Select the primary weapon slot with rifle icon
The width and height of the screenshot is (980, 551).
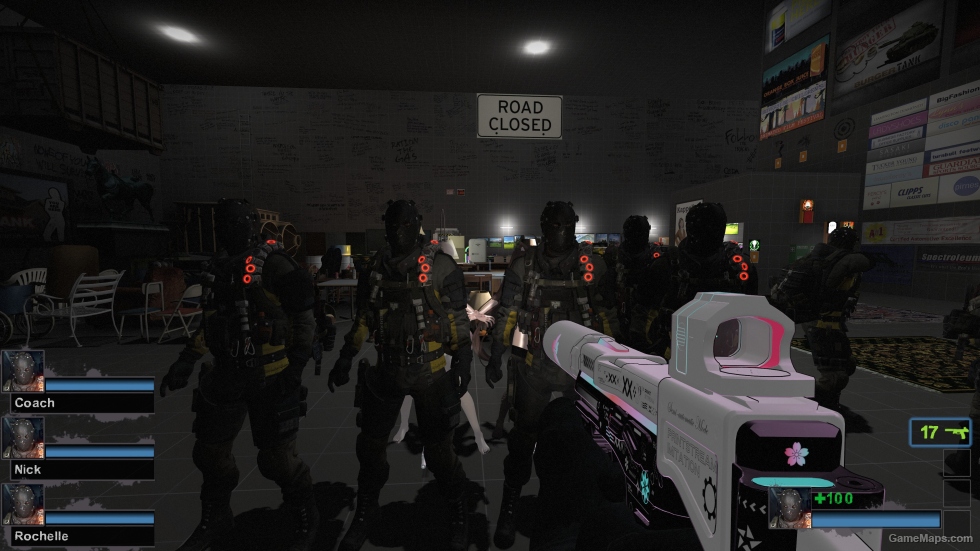point(940,433)
